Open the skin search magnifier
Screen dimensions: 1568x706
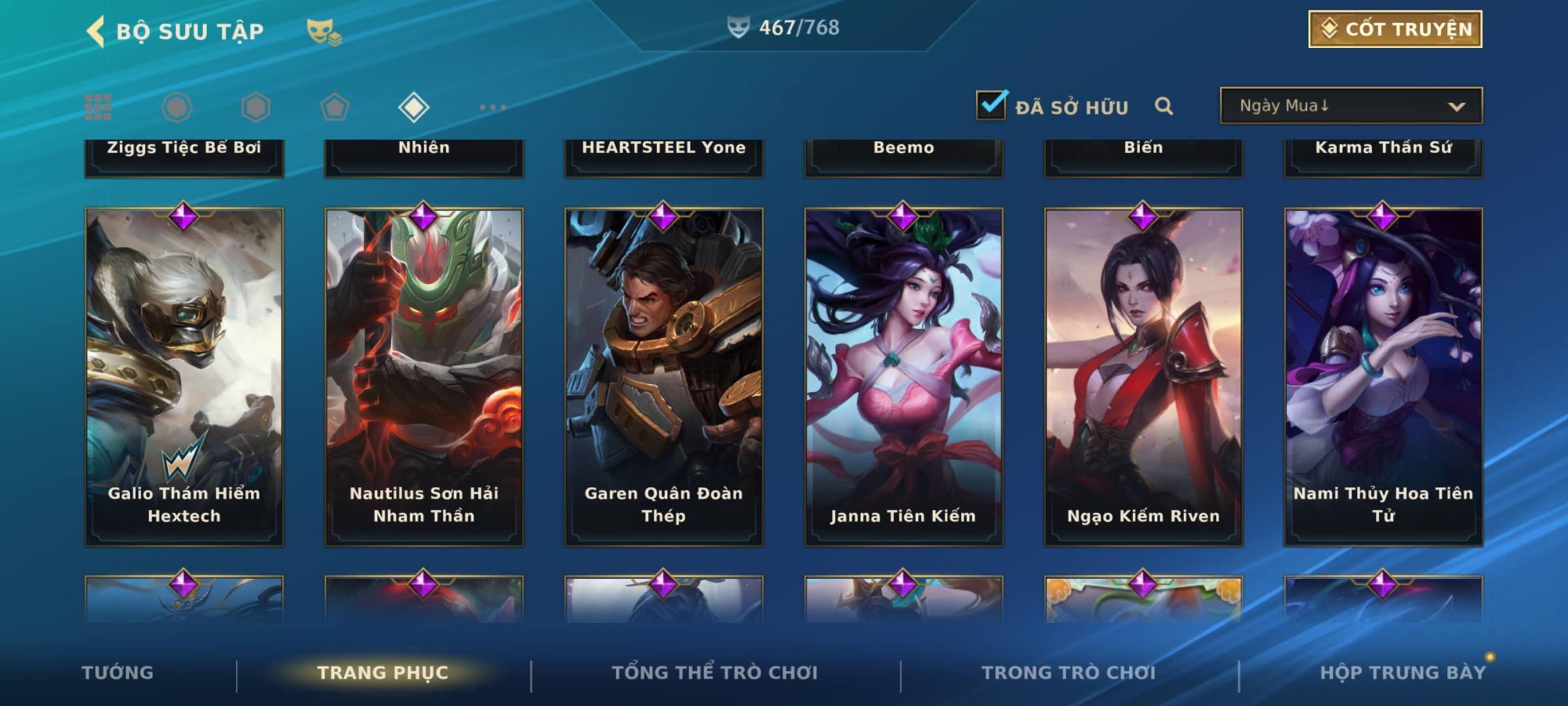(x=1164, y=106)
